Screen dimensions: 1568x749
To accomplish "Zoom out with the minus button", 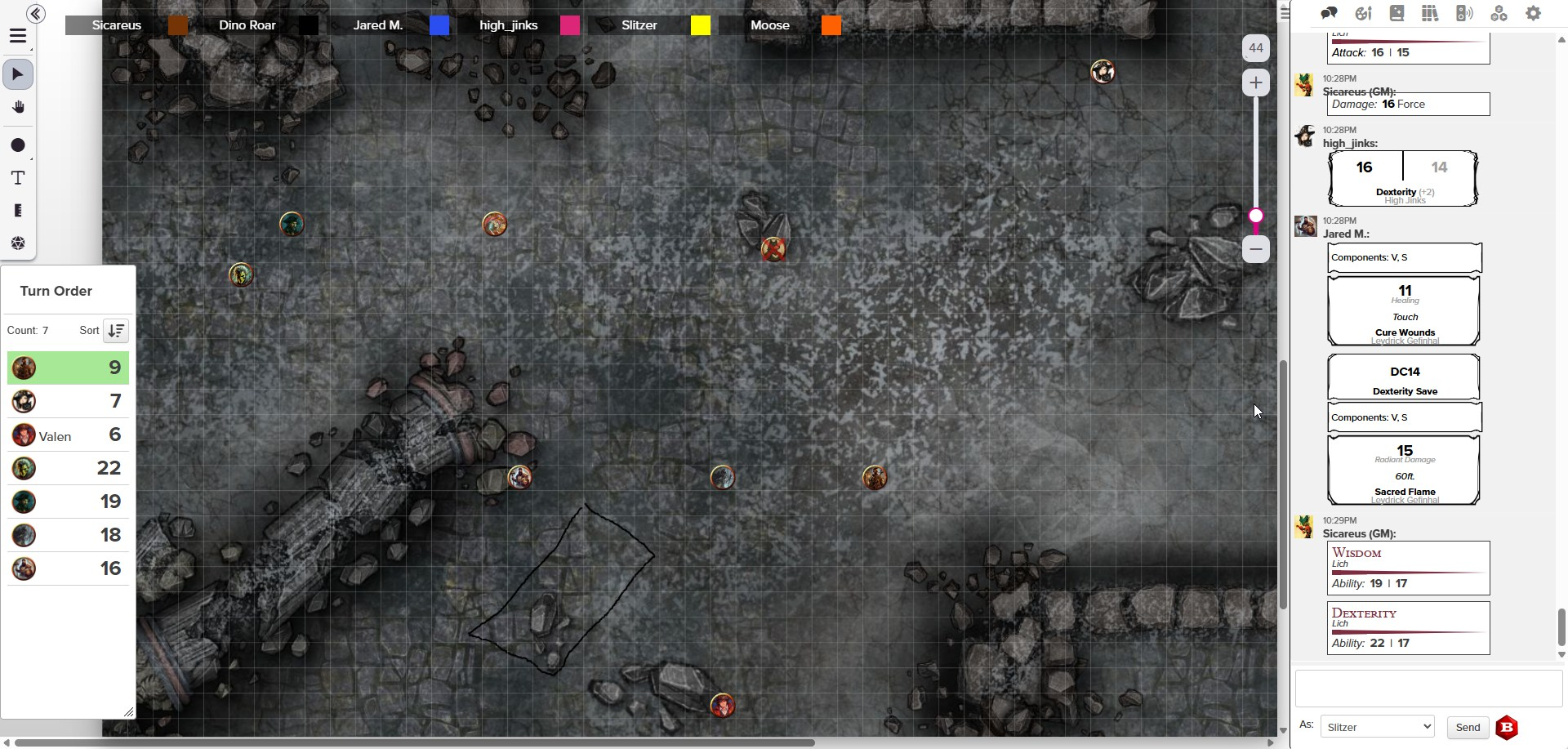I will [x=1255, y=249].
